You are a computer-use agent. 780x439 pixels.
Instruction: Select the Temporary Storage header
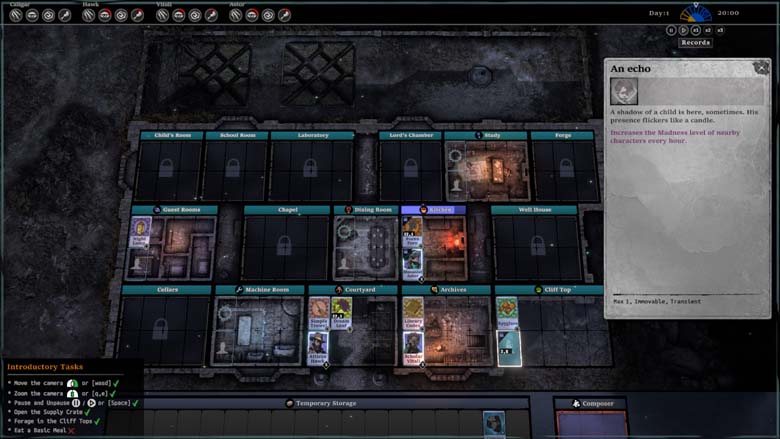327,403
